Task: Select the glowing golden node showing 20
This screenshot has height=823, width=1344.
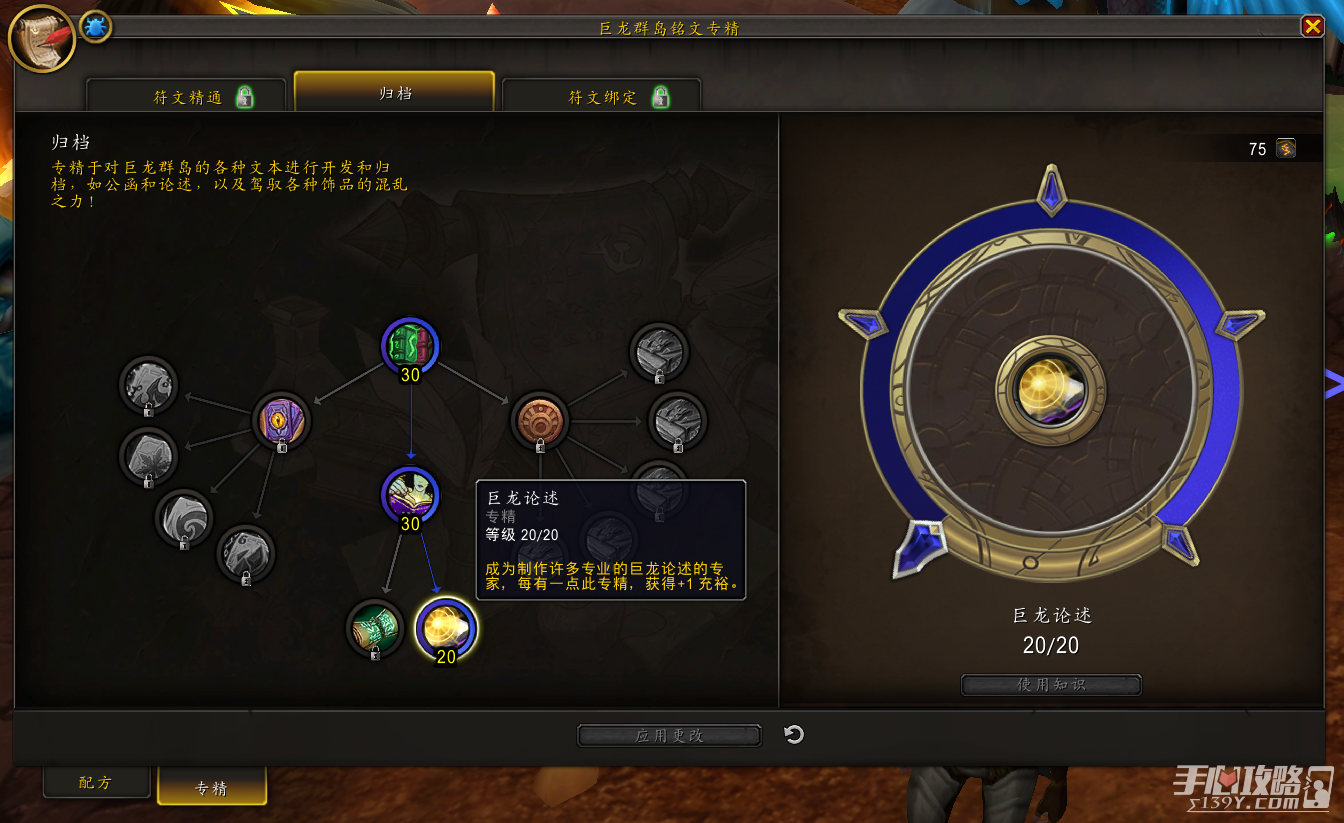Action: pyautogui.click(x=446, y=628)
